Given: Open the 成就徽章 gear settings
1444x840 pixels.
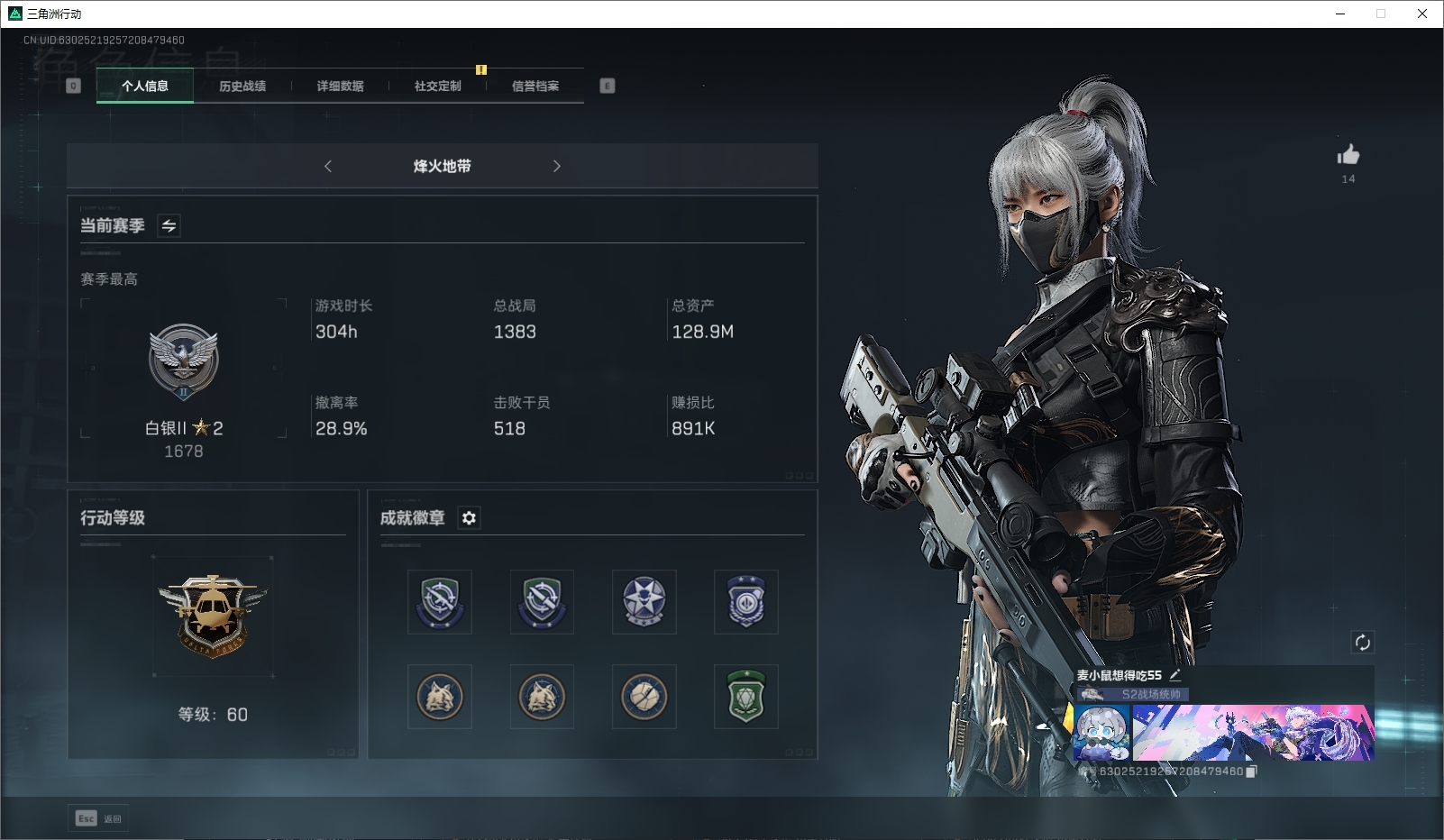Looking at the screenshot, I should tap(469, 517).
